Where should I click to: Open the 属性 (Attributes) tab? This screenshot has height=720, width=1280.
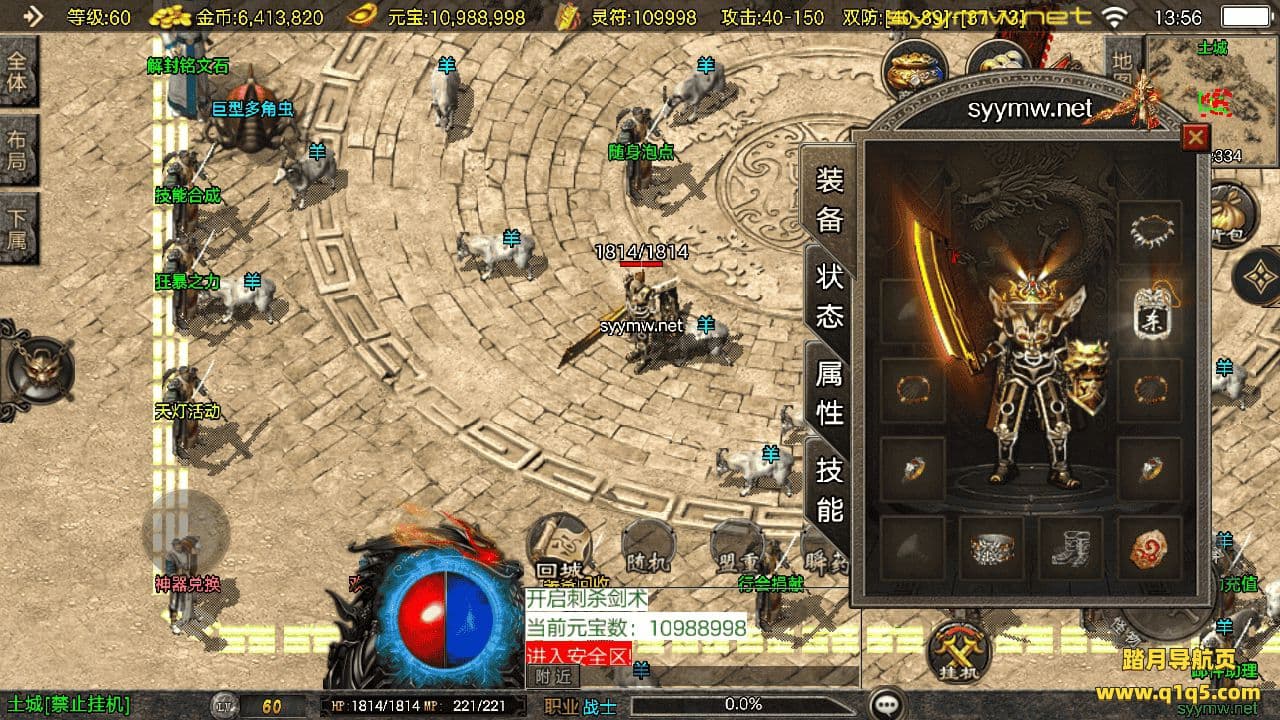pyautogui.click(x=830, y=392)
